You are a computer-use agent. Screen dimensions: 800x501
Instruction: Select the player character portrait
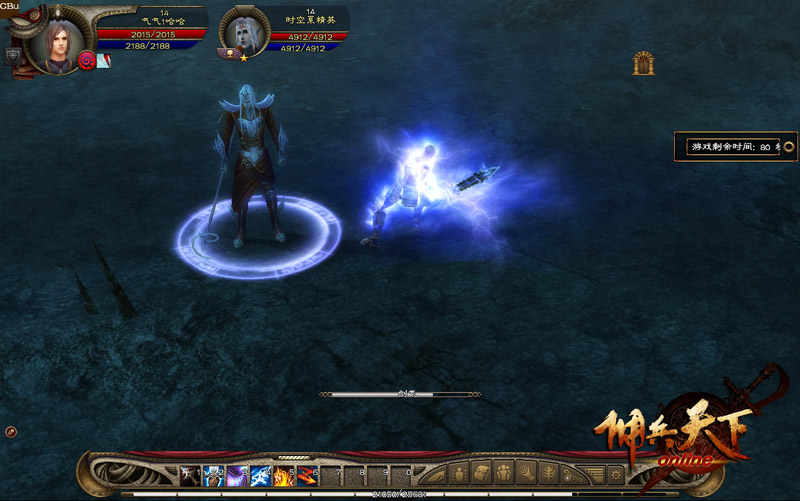click(x=54, y=42)
